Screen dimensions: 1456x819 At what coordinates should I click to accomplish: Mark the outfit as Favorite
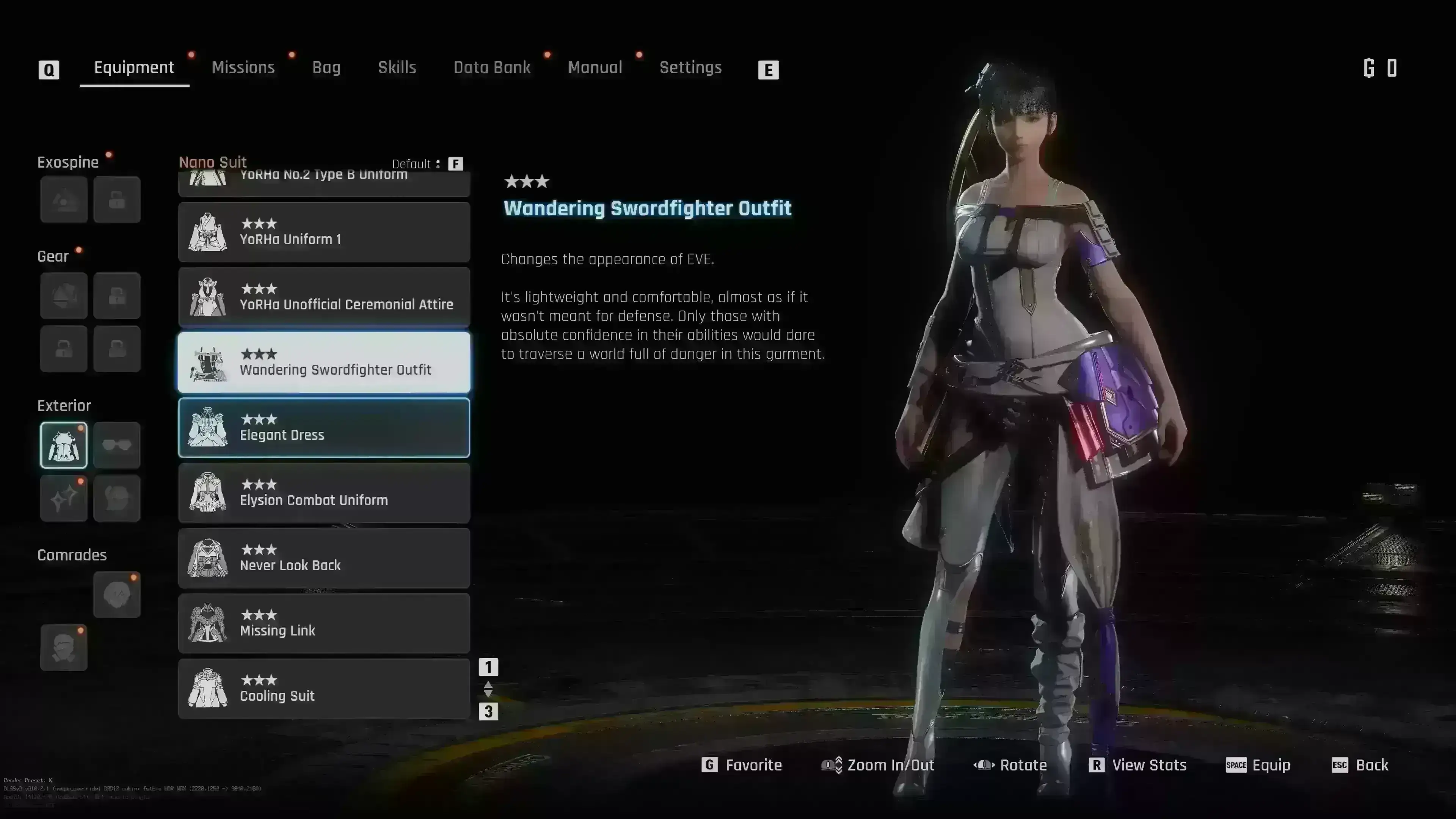click(742, 765)
